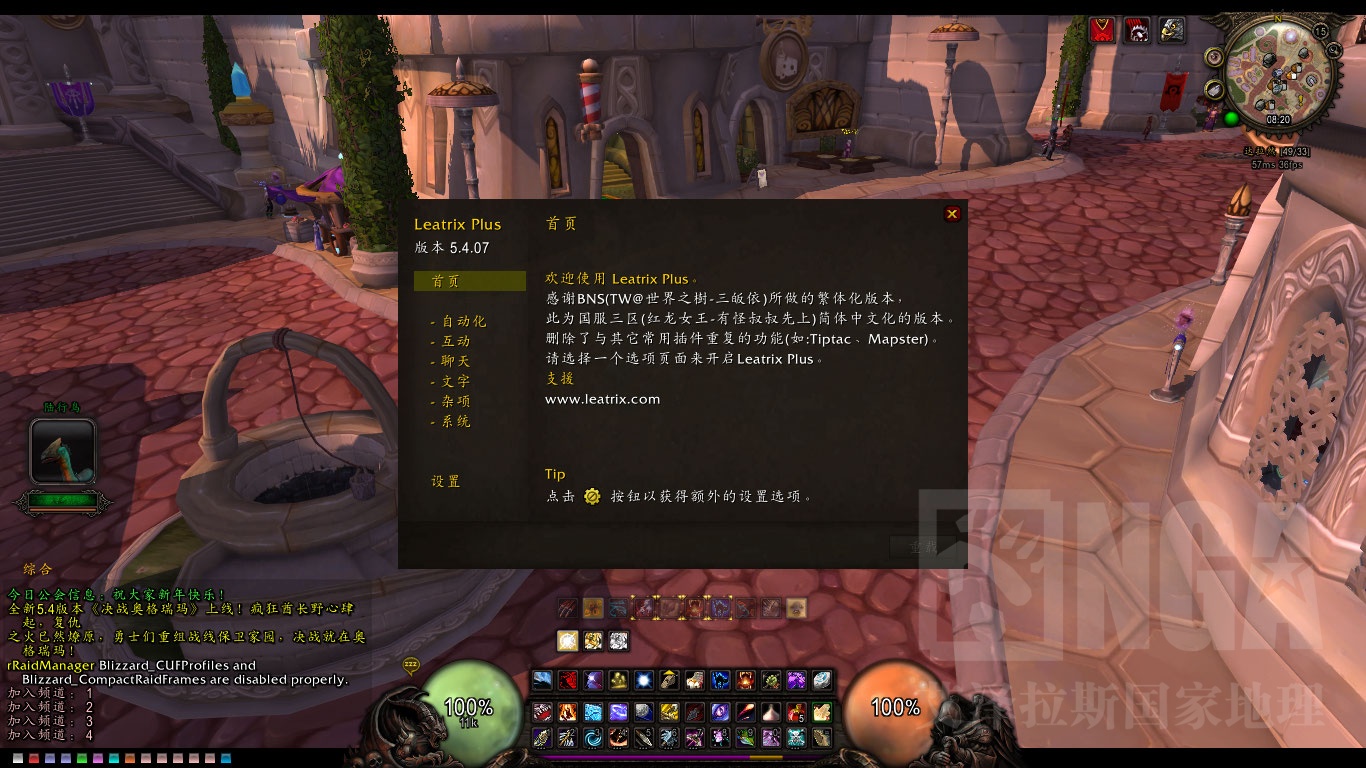Click the 支援 support link
This screenshot has width=1366, height=768.
pyautogui.click(x=560, y=378)
